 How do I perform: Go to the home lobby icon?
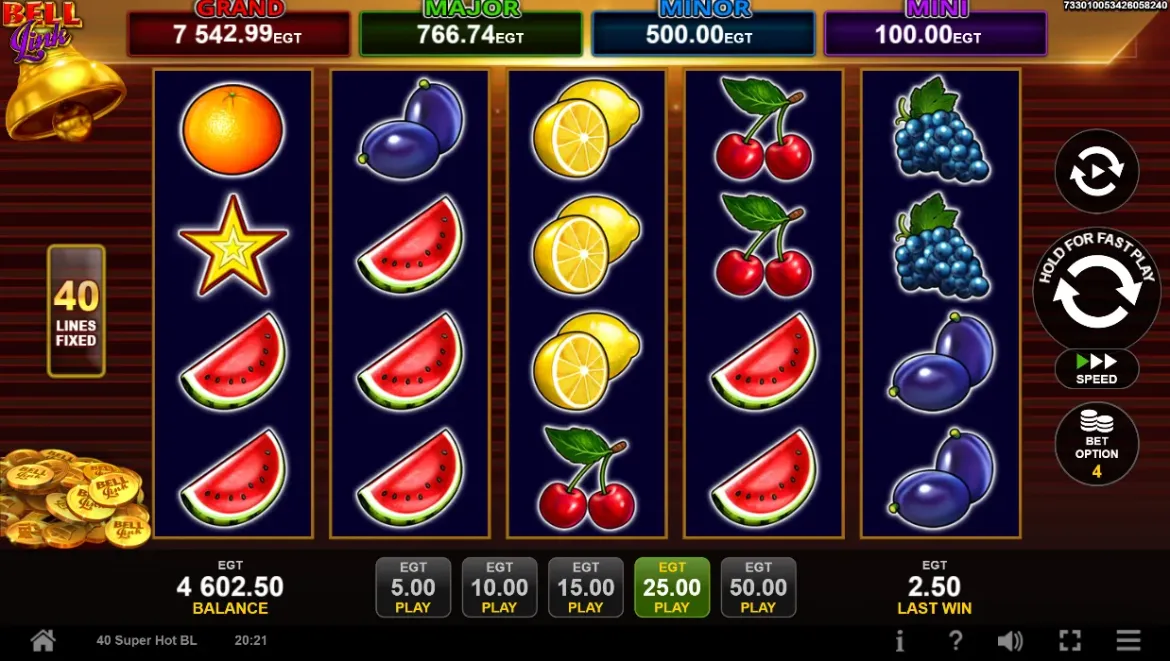[x=42, y=640]
